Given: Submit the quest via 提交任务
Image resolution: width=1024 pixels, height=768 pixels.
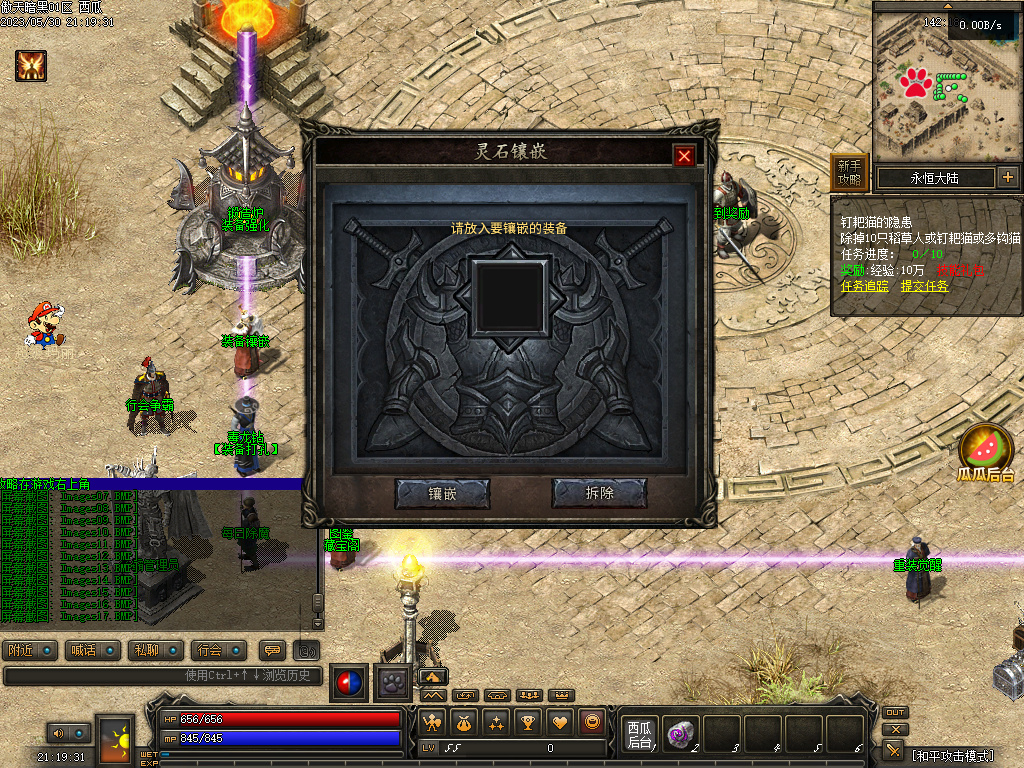Looking at the screenshot, I should click(924, 286).
